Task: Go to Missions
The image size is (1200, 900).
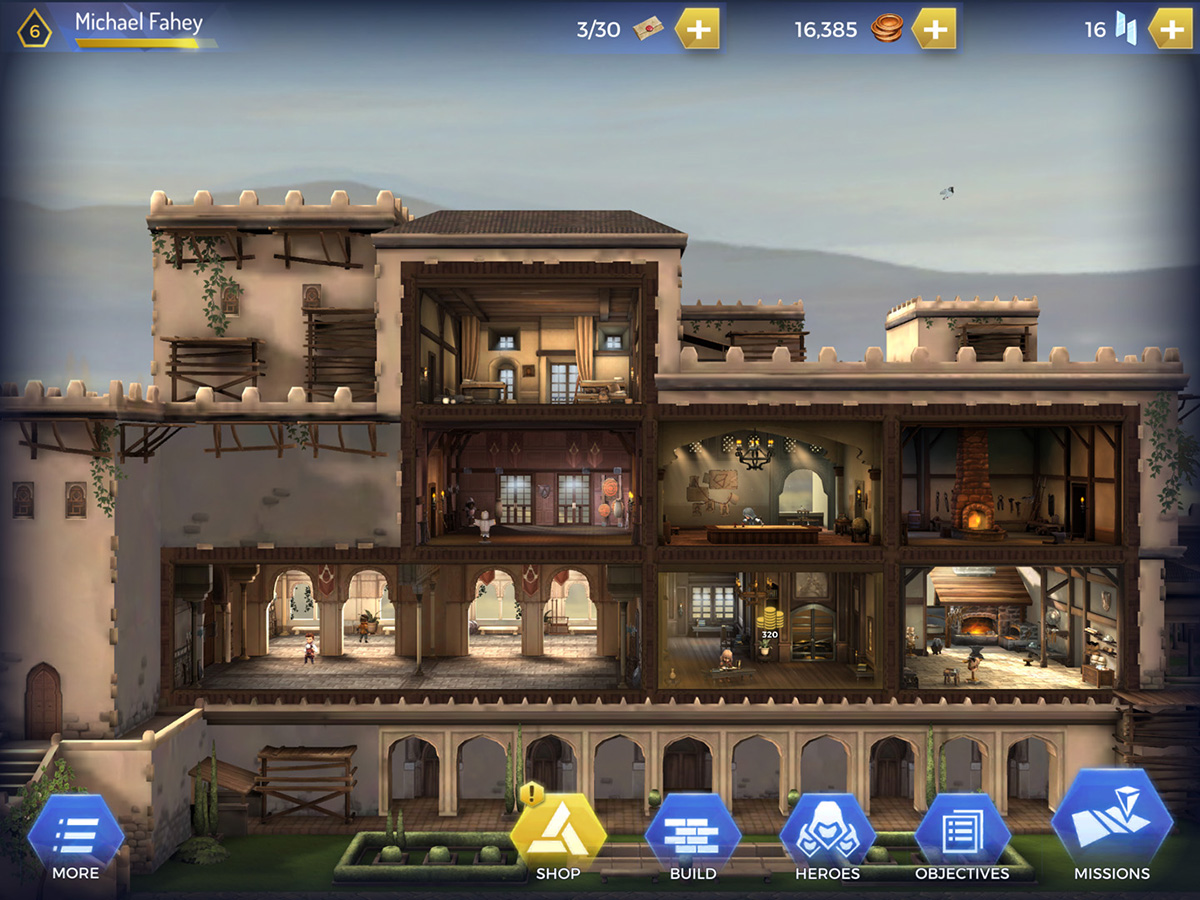Action: (x=1111, y=828)
